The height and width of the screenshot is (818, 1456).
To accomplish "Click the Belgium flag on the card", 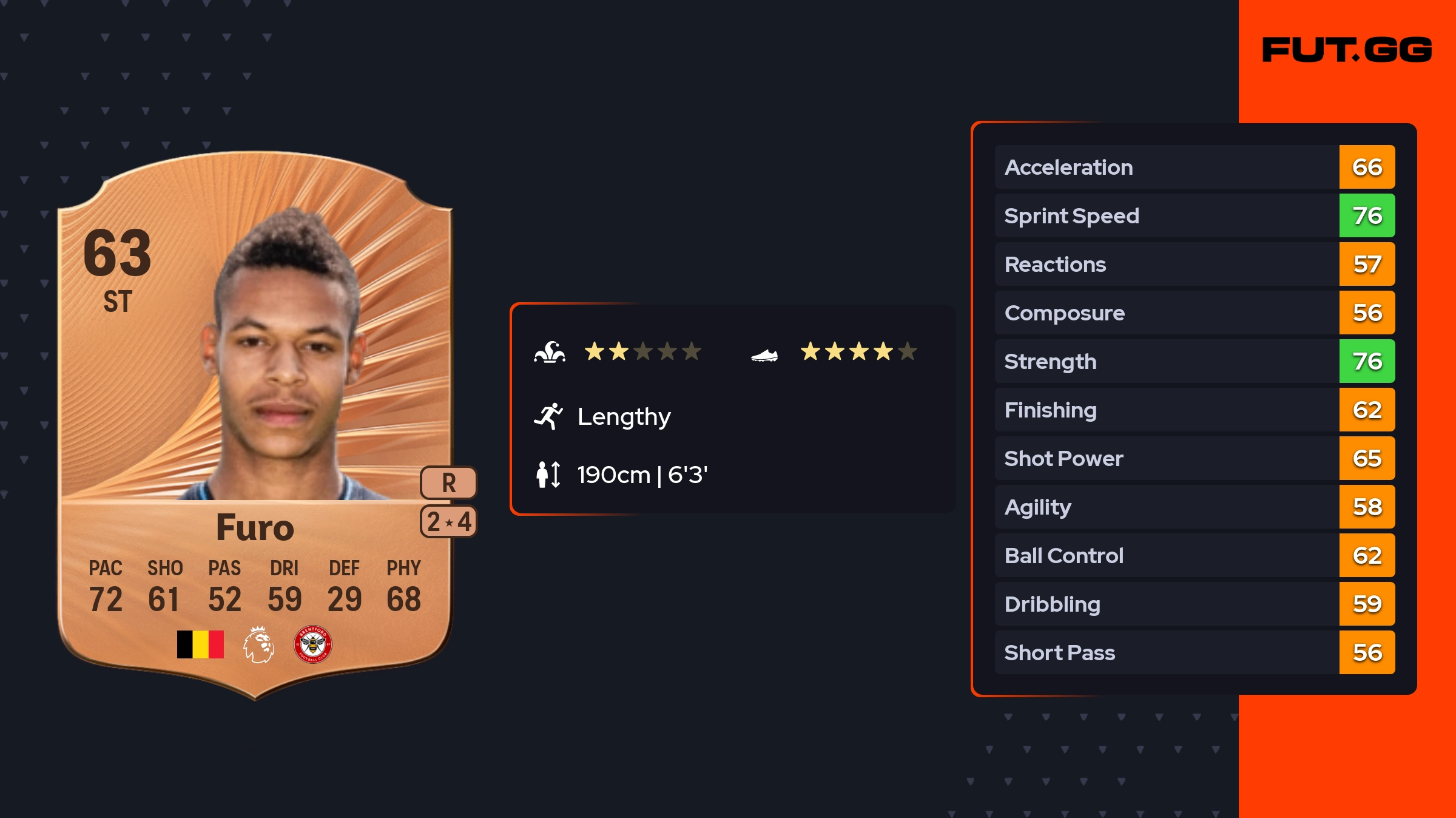I will (200, 644).
